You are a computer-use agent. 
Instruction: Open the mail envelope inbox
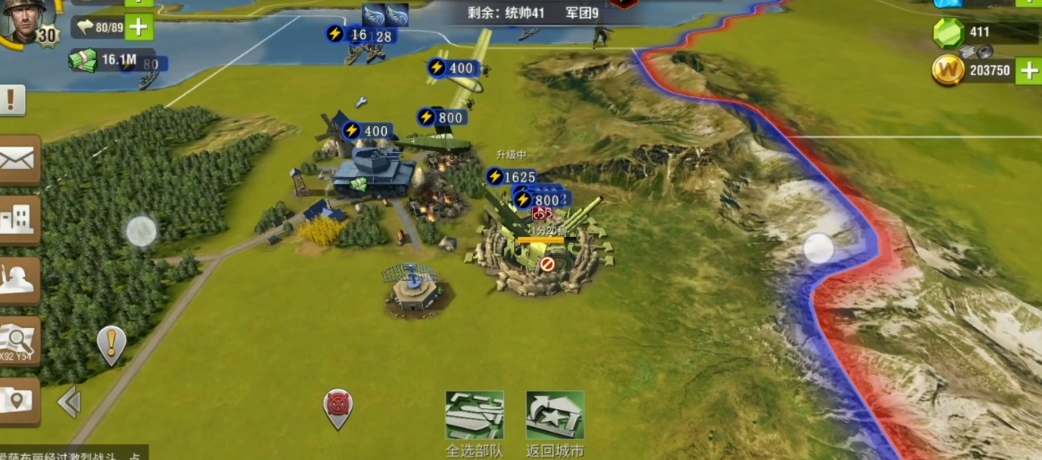(18, 158)
